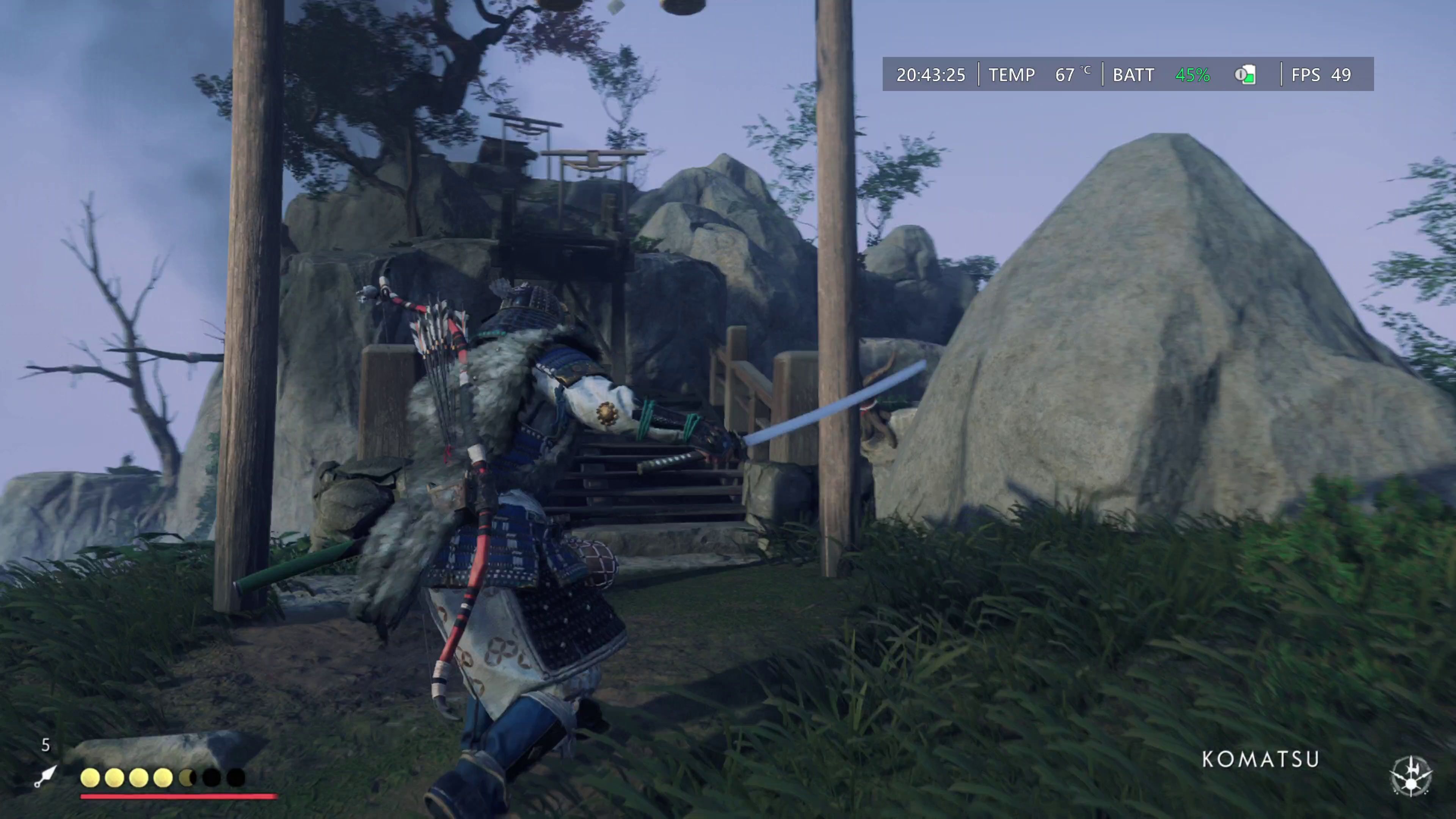Click the TEMP label in the overlay bar
The width and height of the screenshot is (1456, 819).
point(1012,75)
